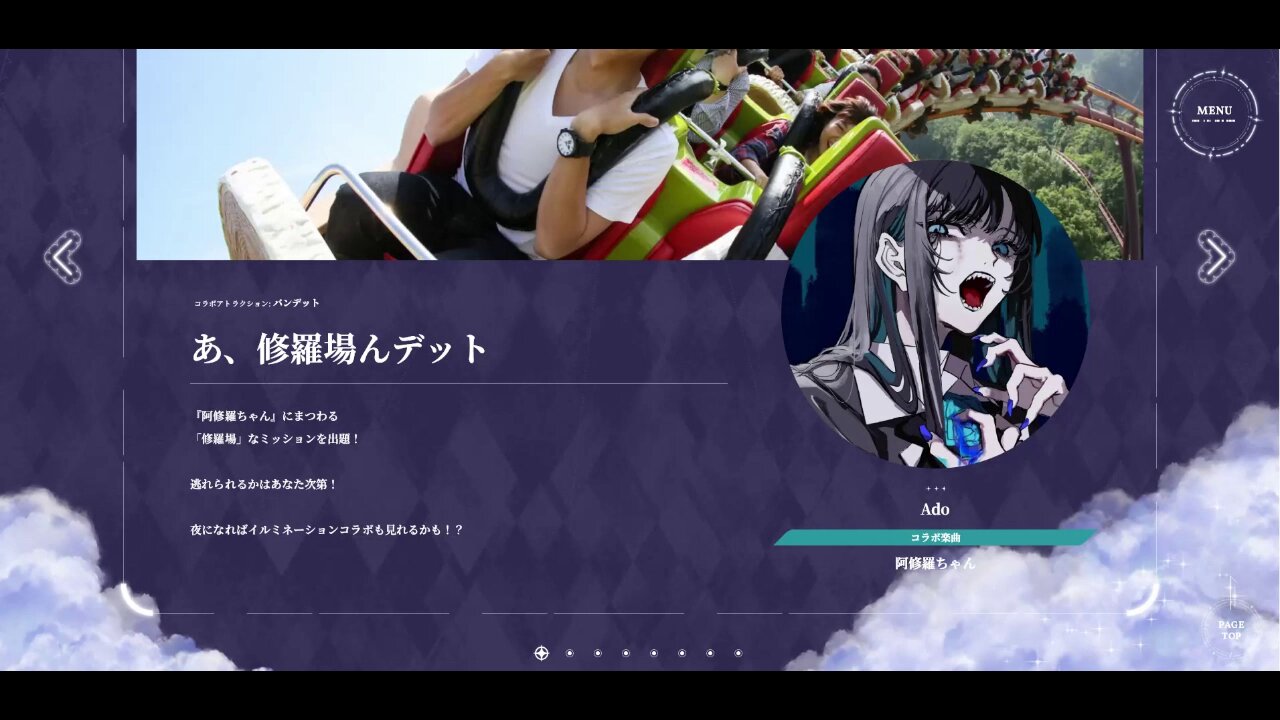Image resolution: width=1280 pixels, height=720 pixels.
Task: Select the compass-shaped active slide indicator
Action: (542, 654)
